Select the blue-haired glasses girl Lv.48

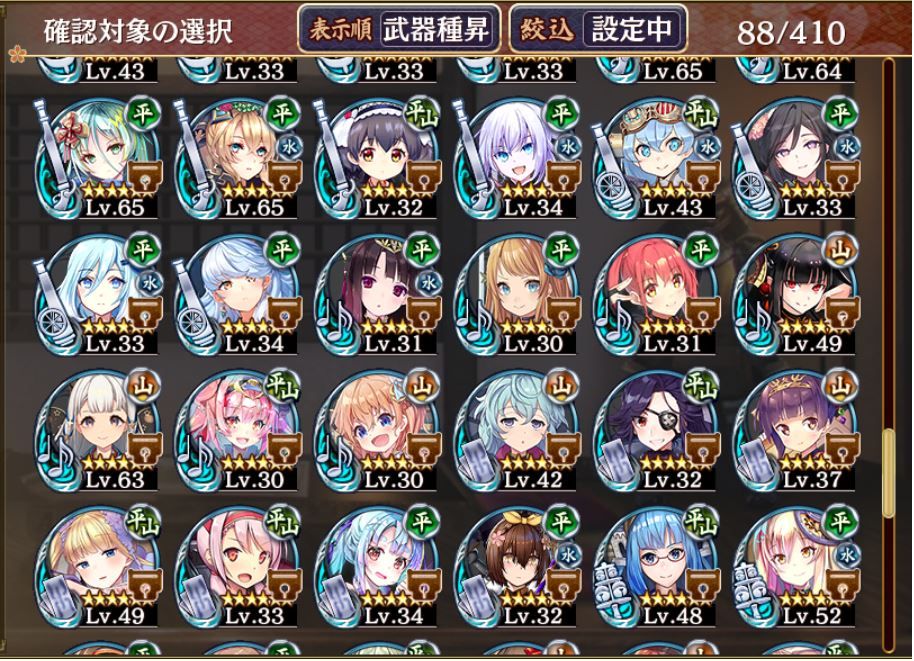(652, 564)
